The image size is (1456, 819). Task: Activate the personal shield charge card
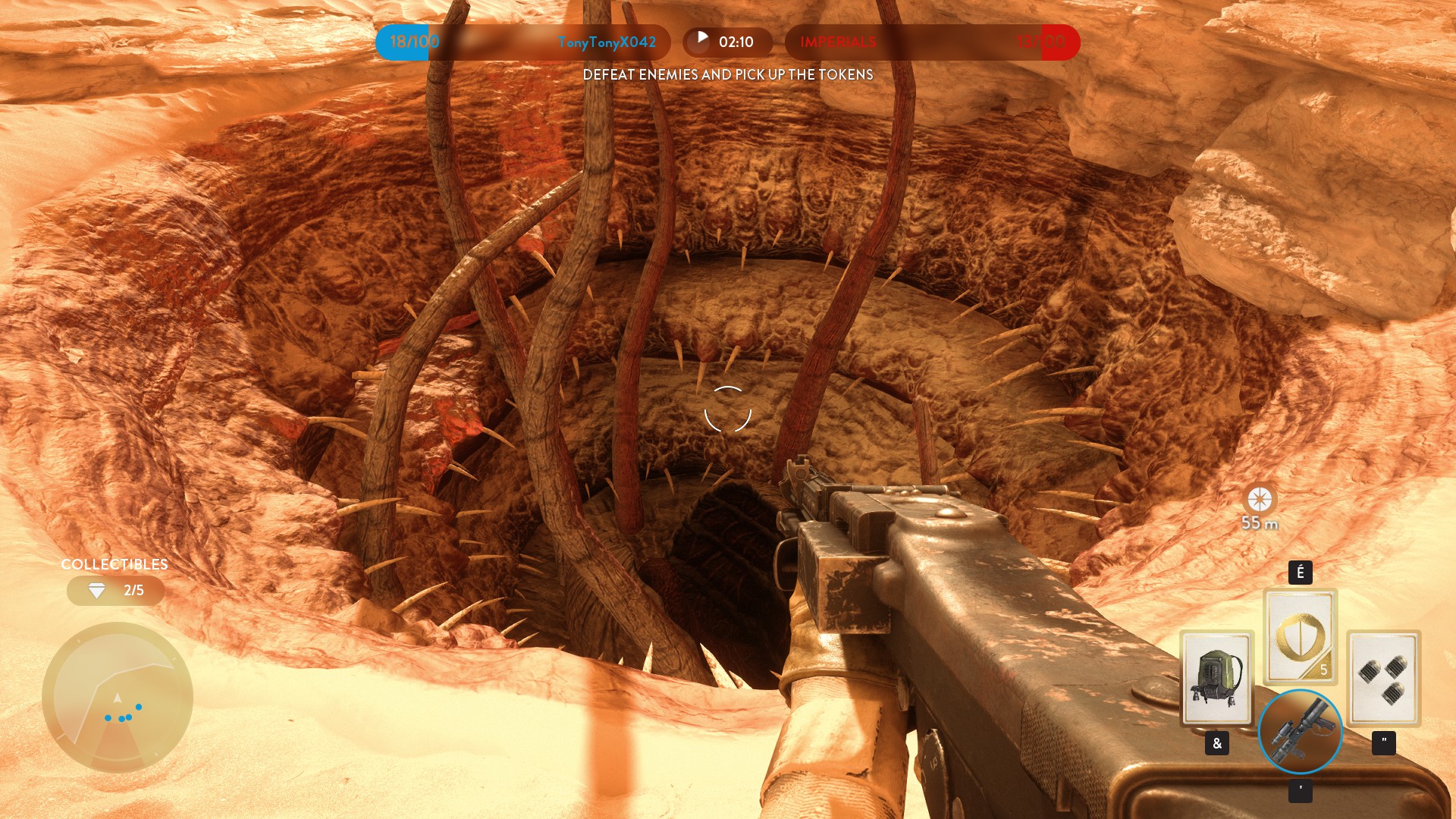(1300, 637)
